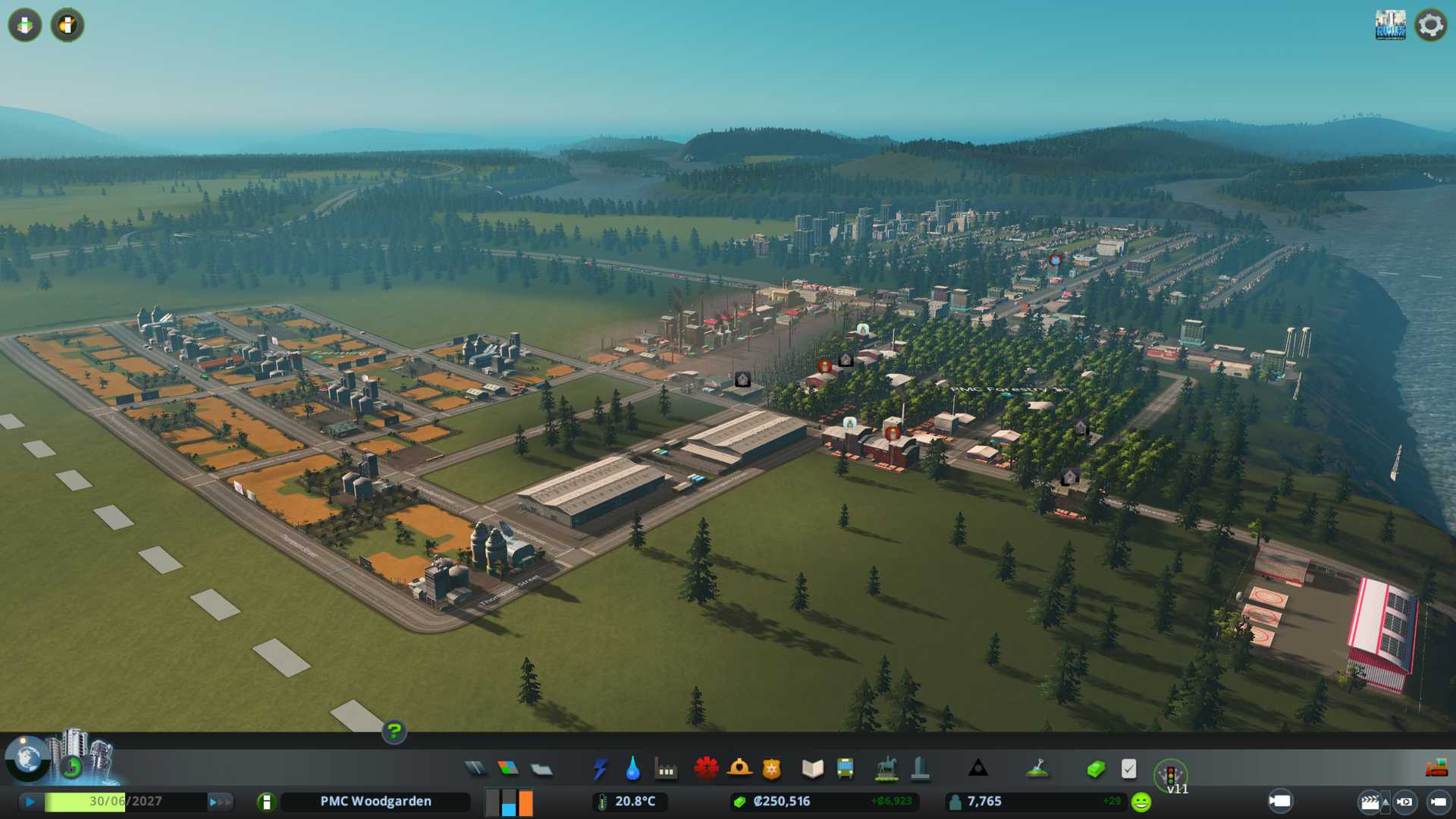Open the Water and Sewage droplet menu
This screenshot has width=1456, height=819.
pyautogui.click(x=632, y=769)
